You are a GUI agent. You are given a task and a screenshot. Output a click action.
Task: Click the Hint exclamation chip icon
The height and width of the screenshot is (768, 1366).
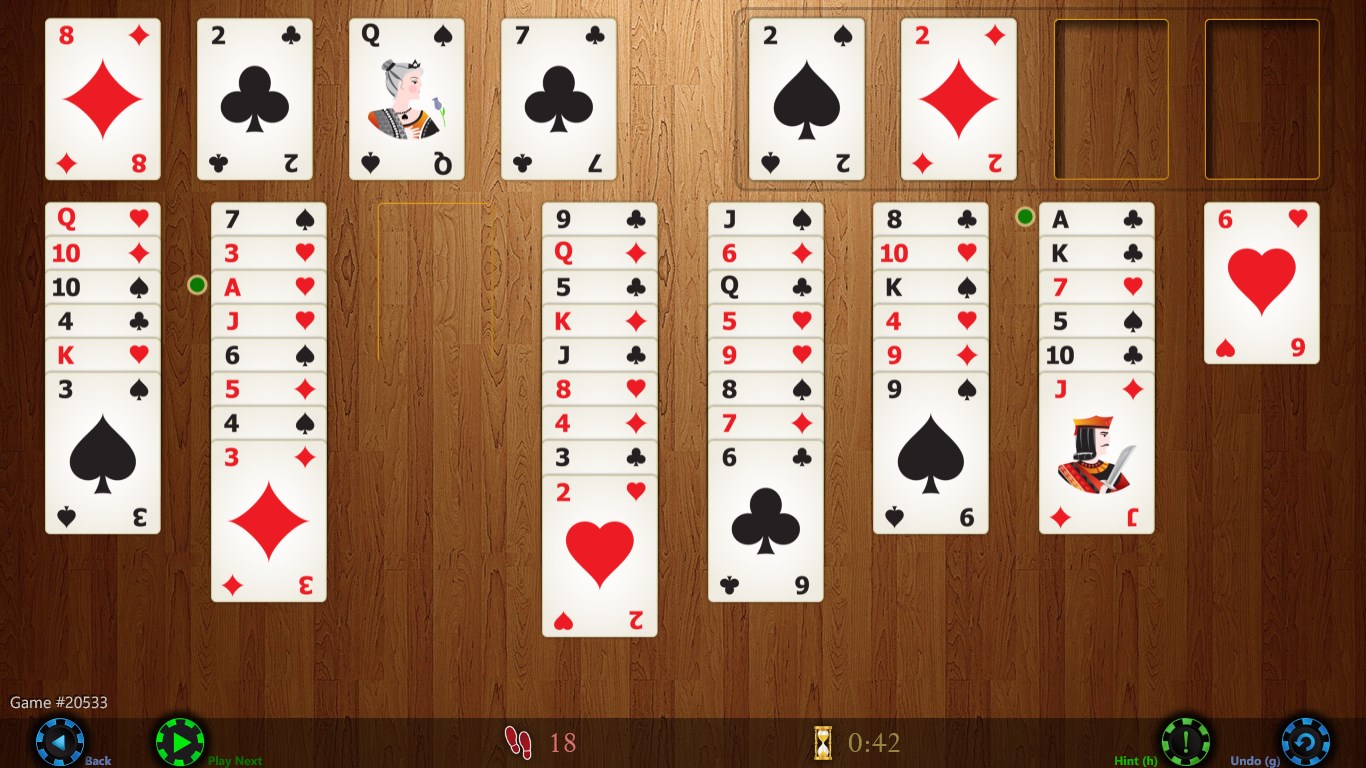pos(1186,741)
